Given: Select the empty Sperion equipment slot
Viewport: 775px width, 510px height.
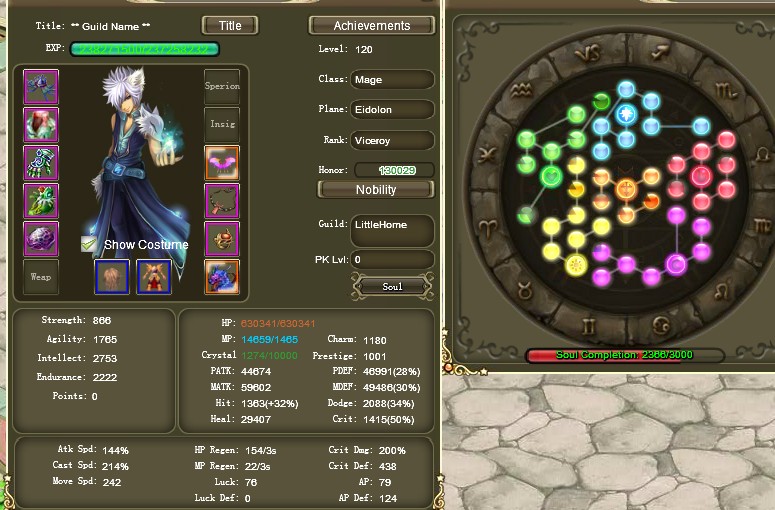Looking at the screenshot, I should click(x=222, y=87).
